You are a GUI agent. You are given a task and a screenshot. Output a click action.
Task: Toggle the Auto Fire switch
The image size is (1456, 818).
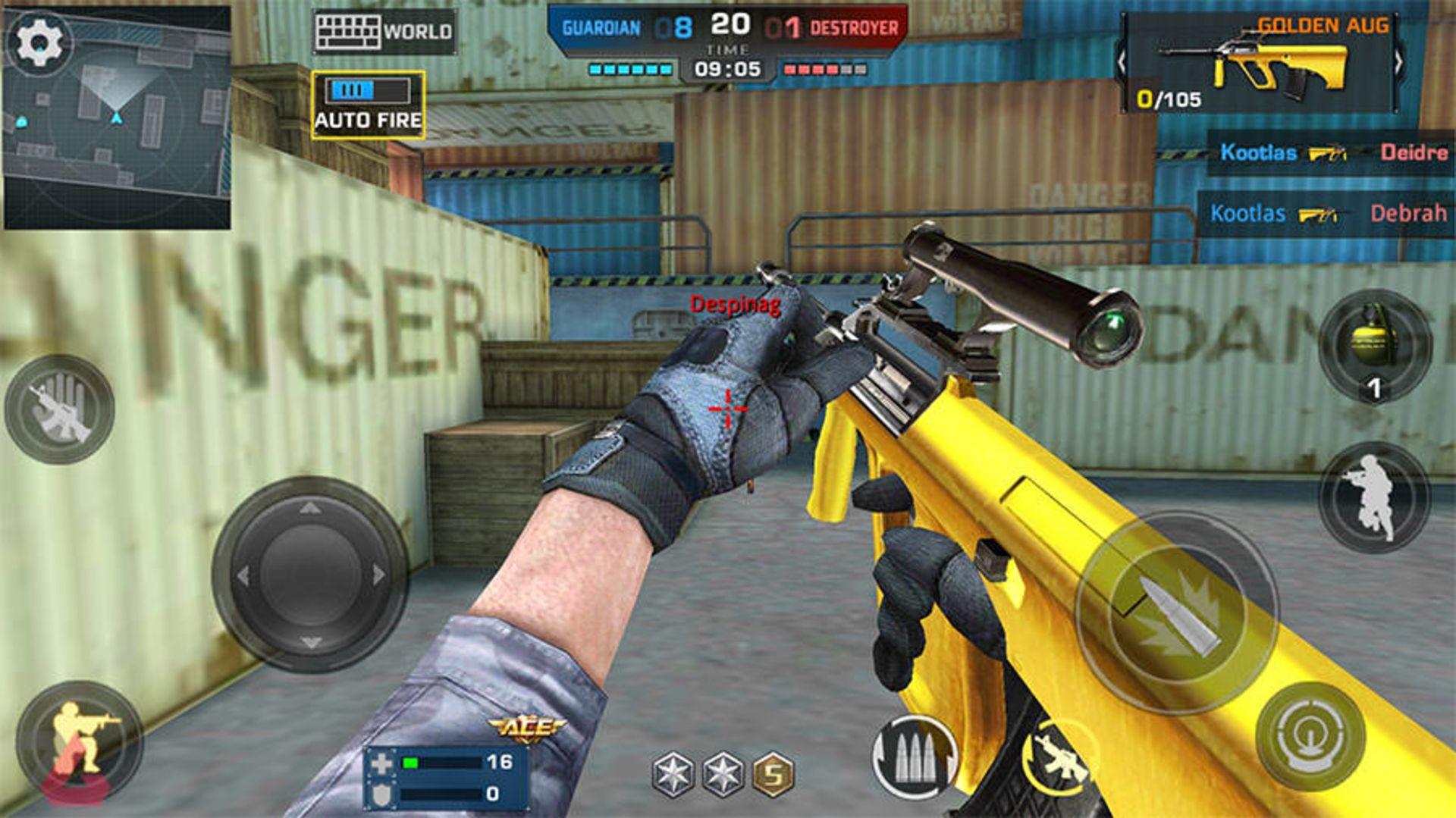tap(368, 105)
